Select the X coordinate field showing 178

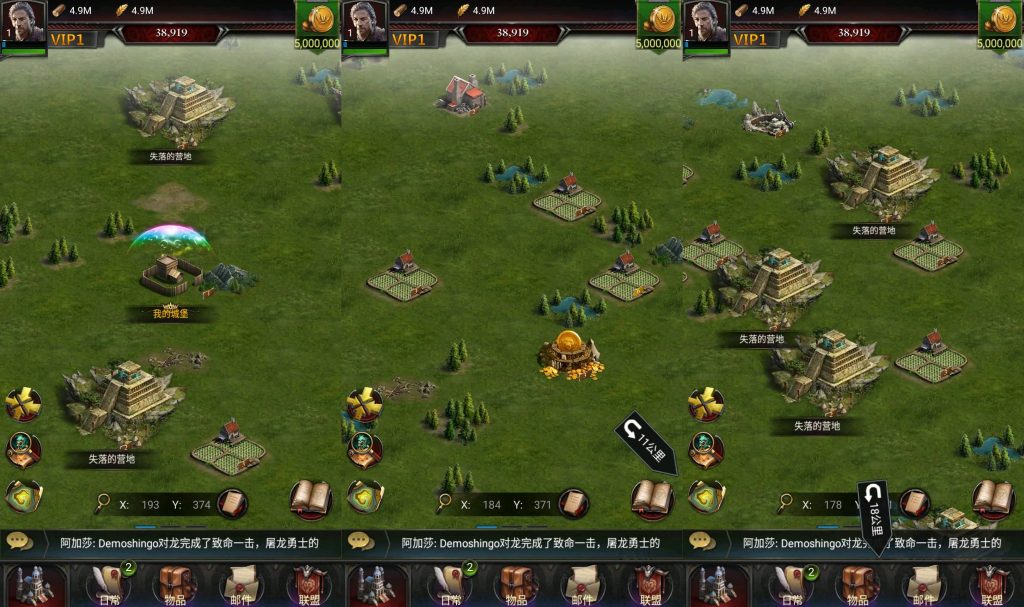832,505
